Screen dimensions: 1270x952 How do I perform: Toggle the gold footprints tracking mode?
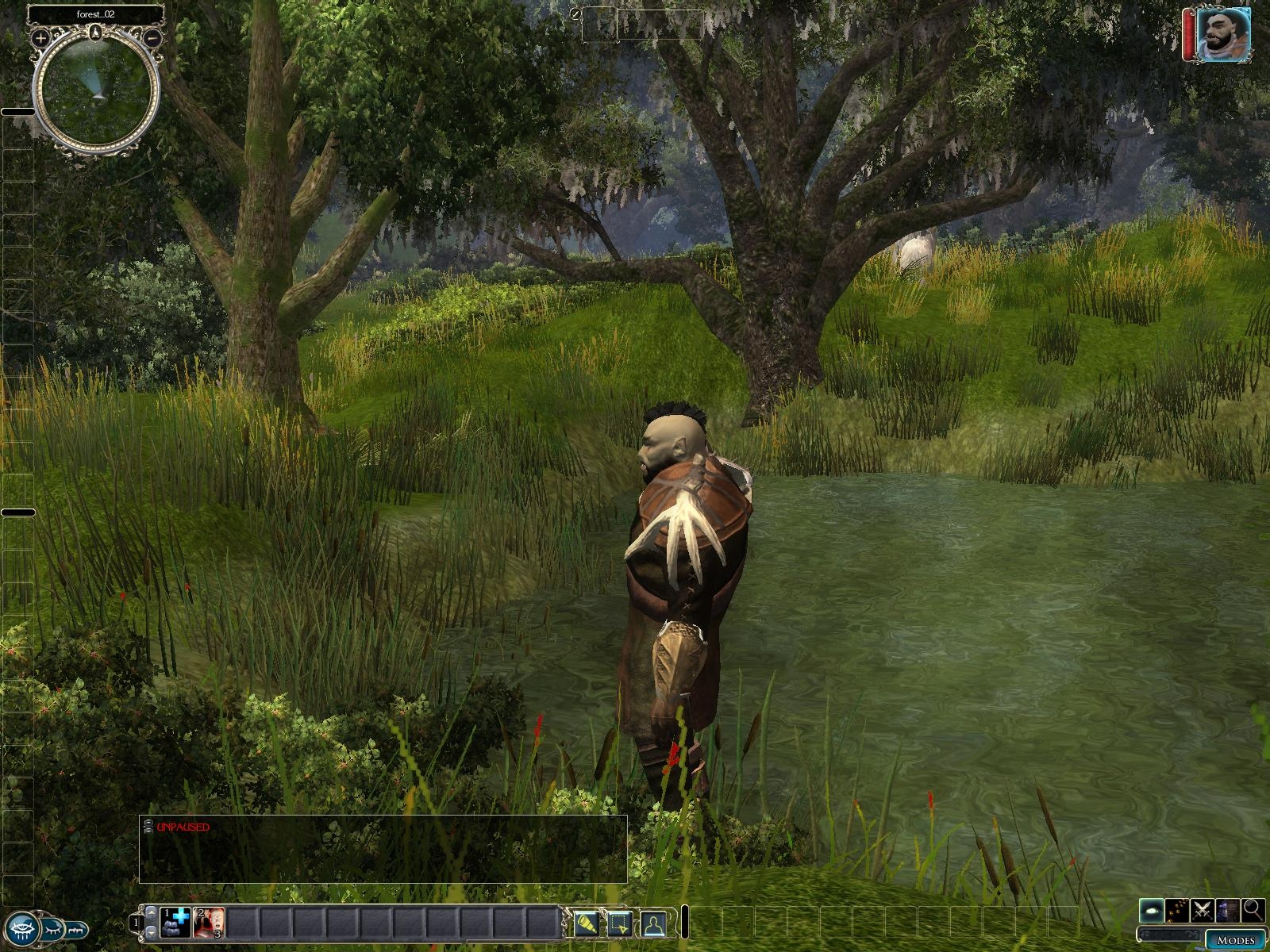coord(1177,909)
